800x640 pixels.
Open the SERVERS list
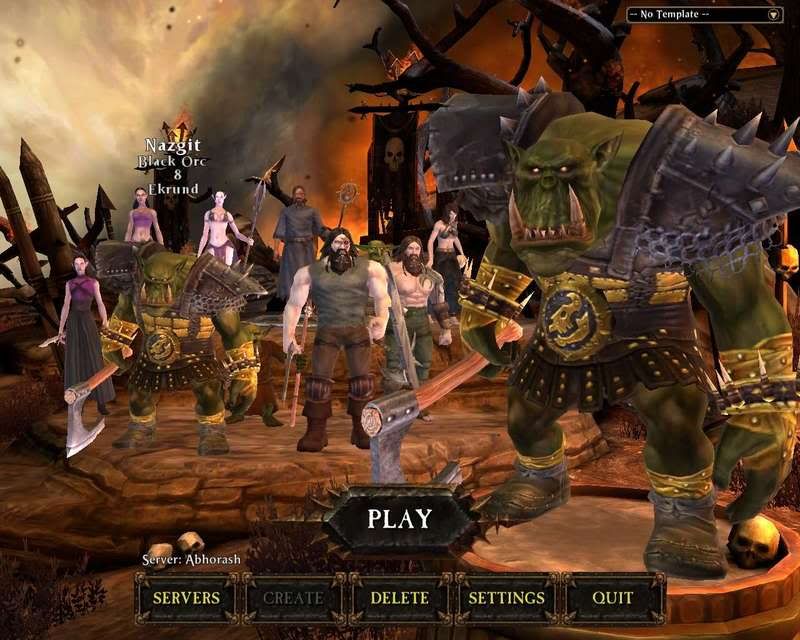click(186, 598)
